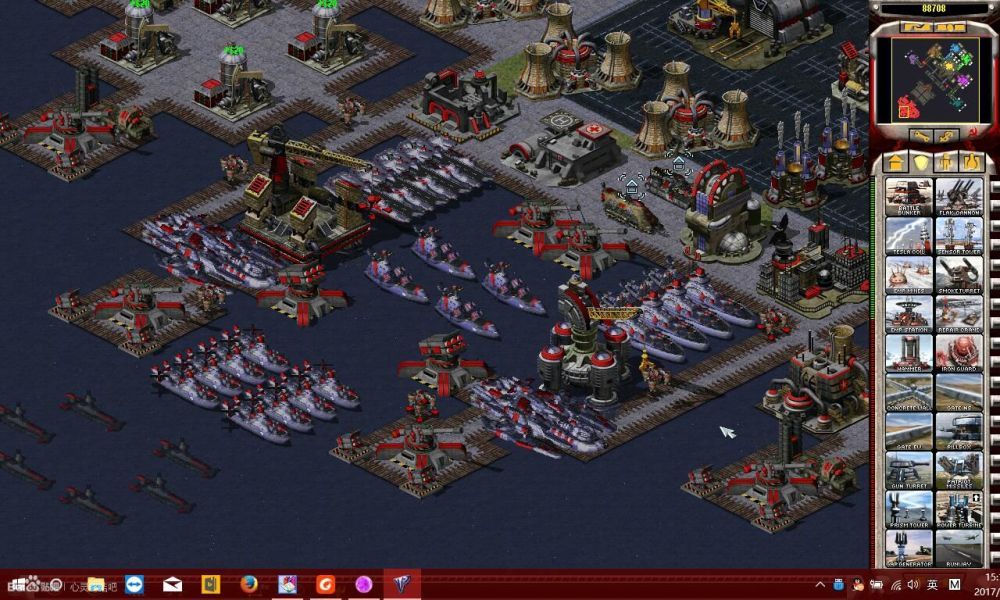Choose the Sensor Tower icon
This screenshot has height=600, width=1000.
[959, 236]
